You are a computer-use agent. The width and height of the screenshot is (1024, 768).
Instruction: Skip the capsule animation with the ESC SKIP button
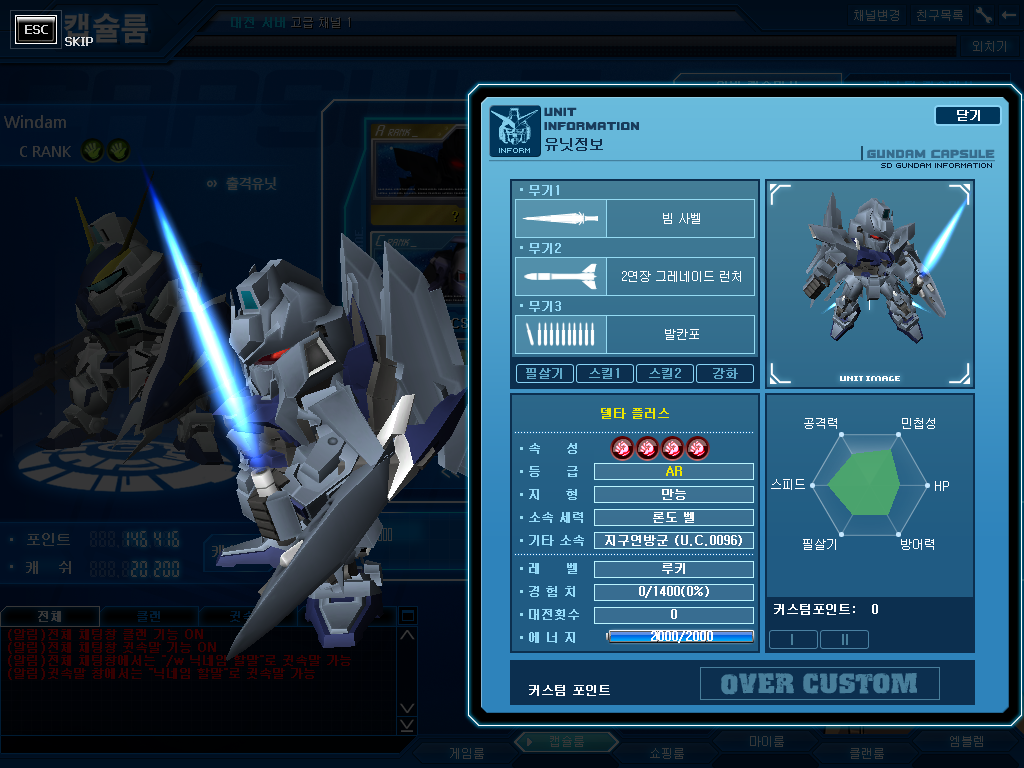36,30
